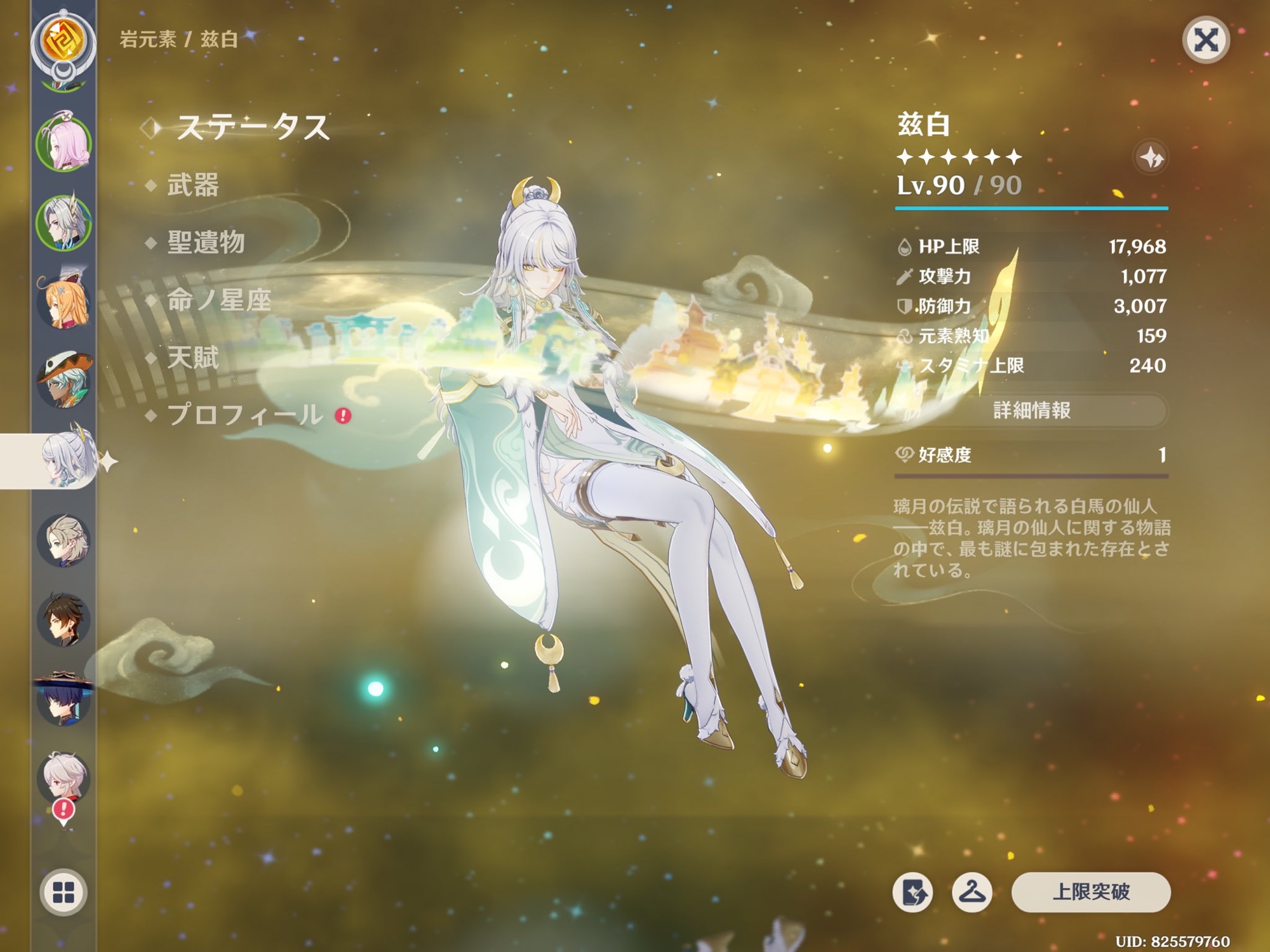Viewport: 1270px width, 952px height.
Task: Click the sparkle icon beside the star rating
Action: click(x=1151, y=157)
